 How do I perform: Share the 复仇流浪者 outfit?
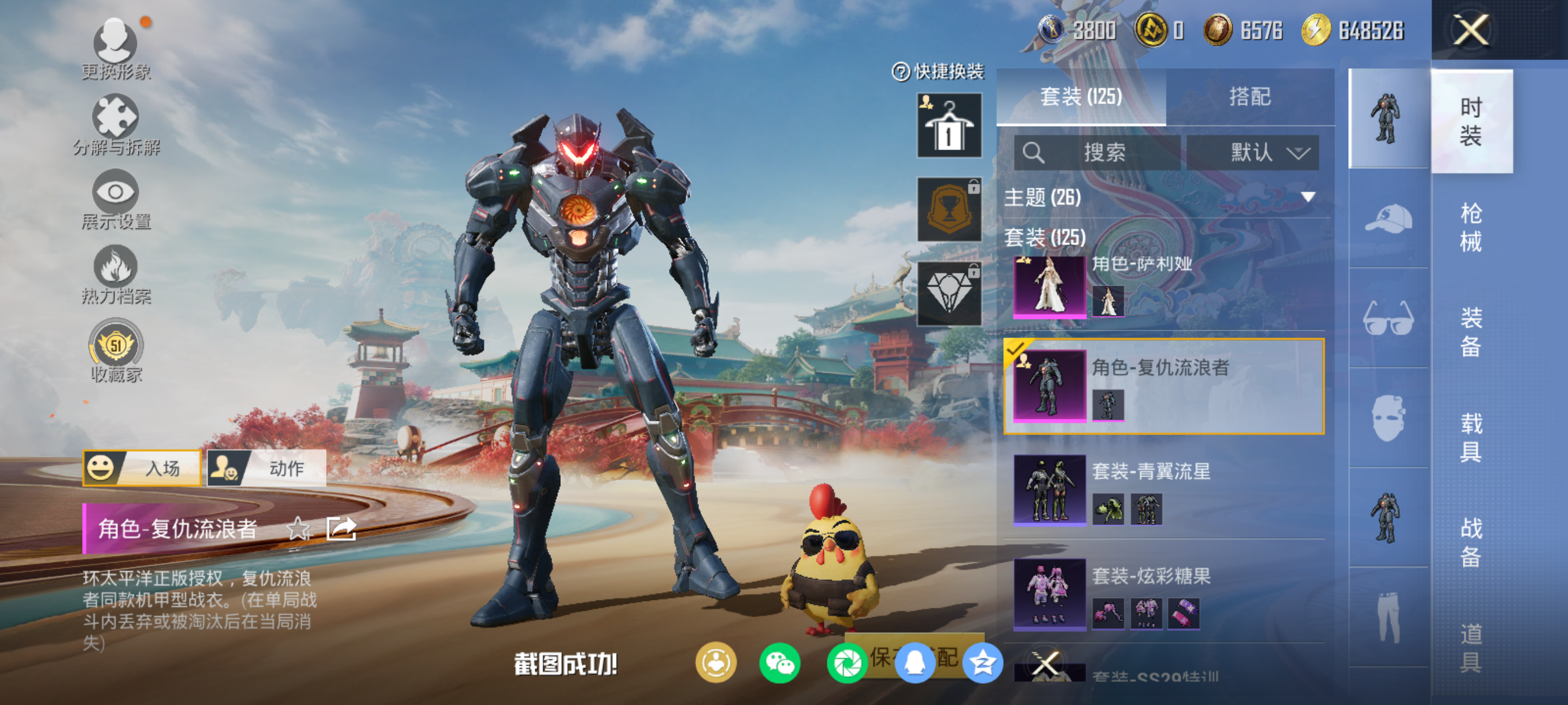click(341, 529)
